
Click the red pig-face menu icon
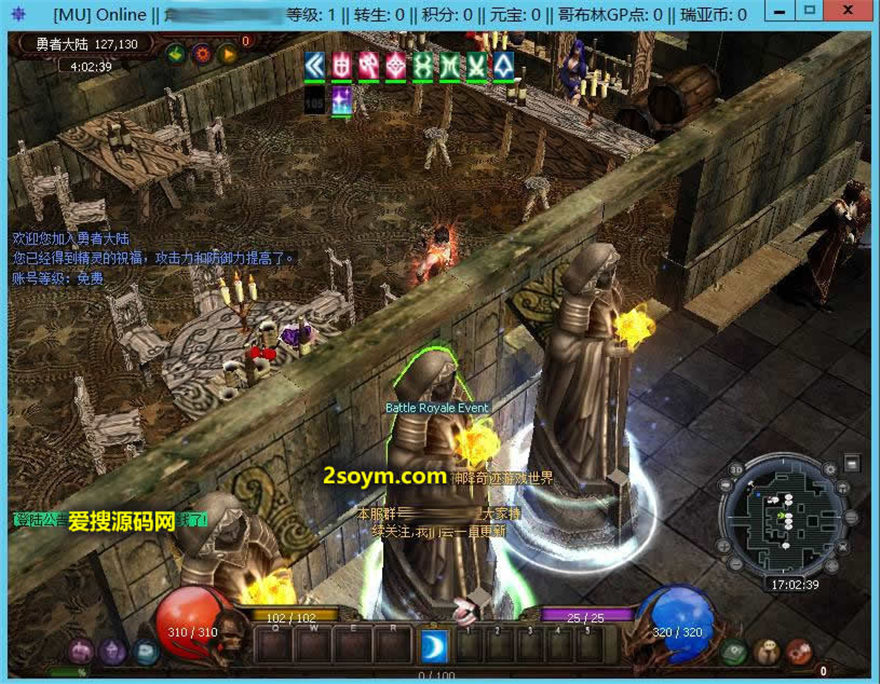click(x=797, y=652)
